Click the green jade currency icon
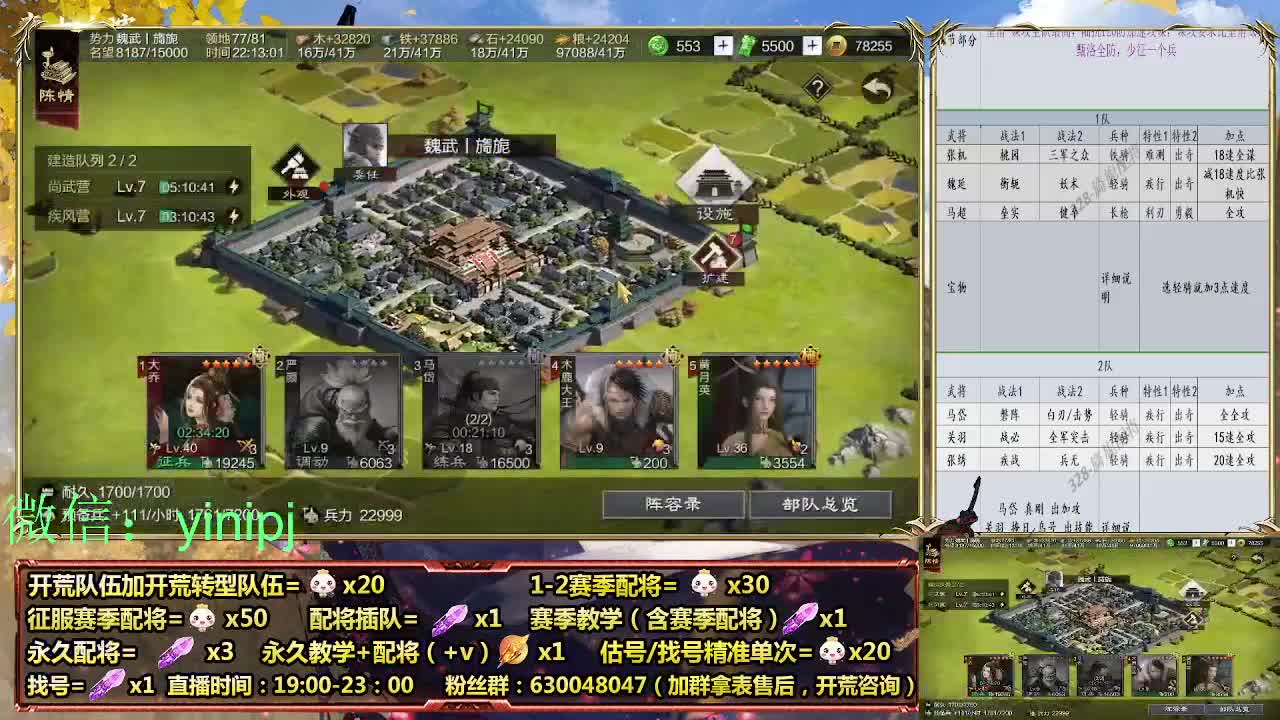The height and width of the screenshot is (720, 1280). coord(660,45)
